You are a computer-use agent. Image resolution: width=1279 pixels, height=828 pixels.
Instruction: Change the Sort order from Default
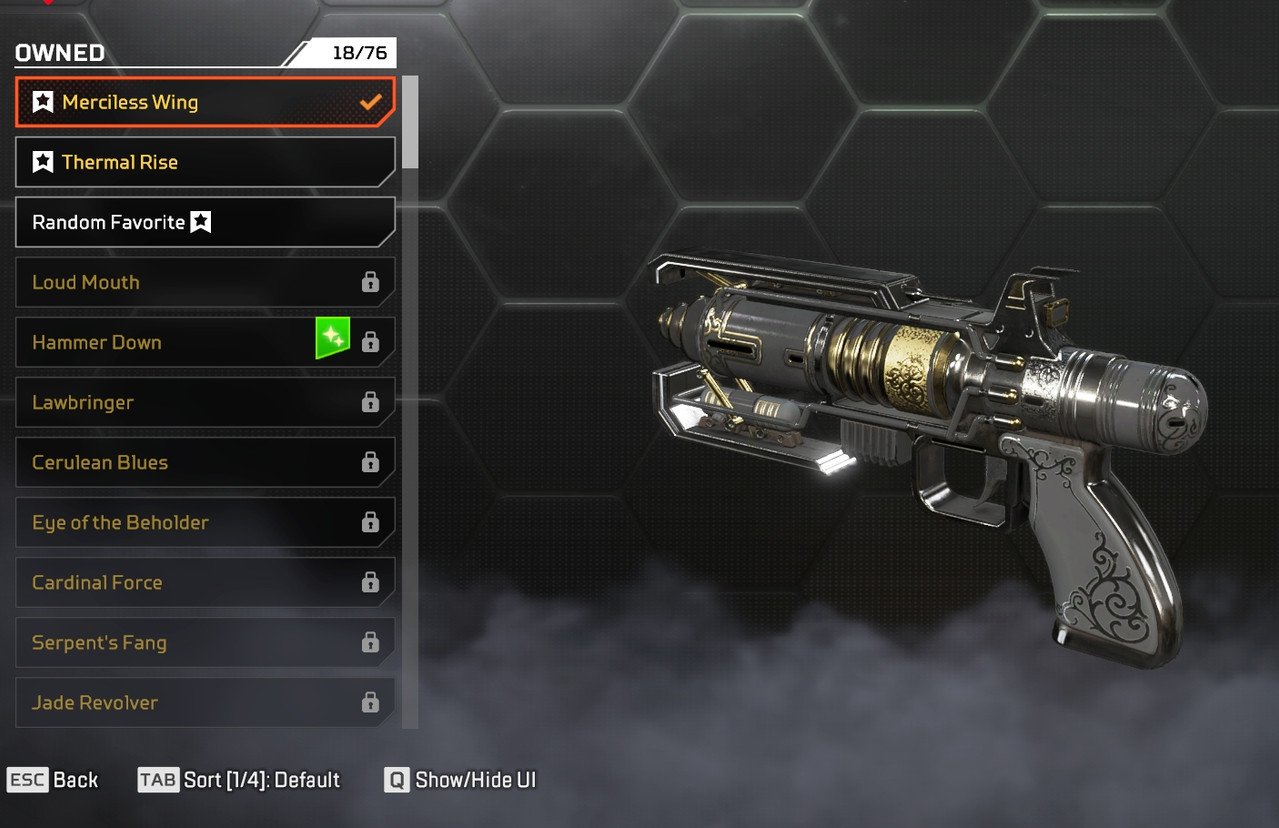(239, 780)
